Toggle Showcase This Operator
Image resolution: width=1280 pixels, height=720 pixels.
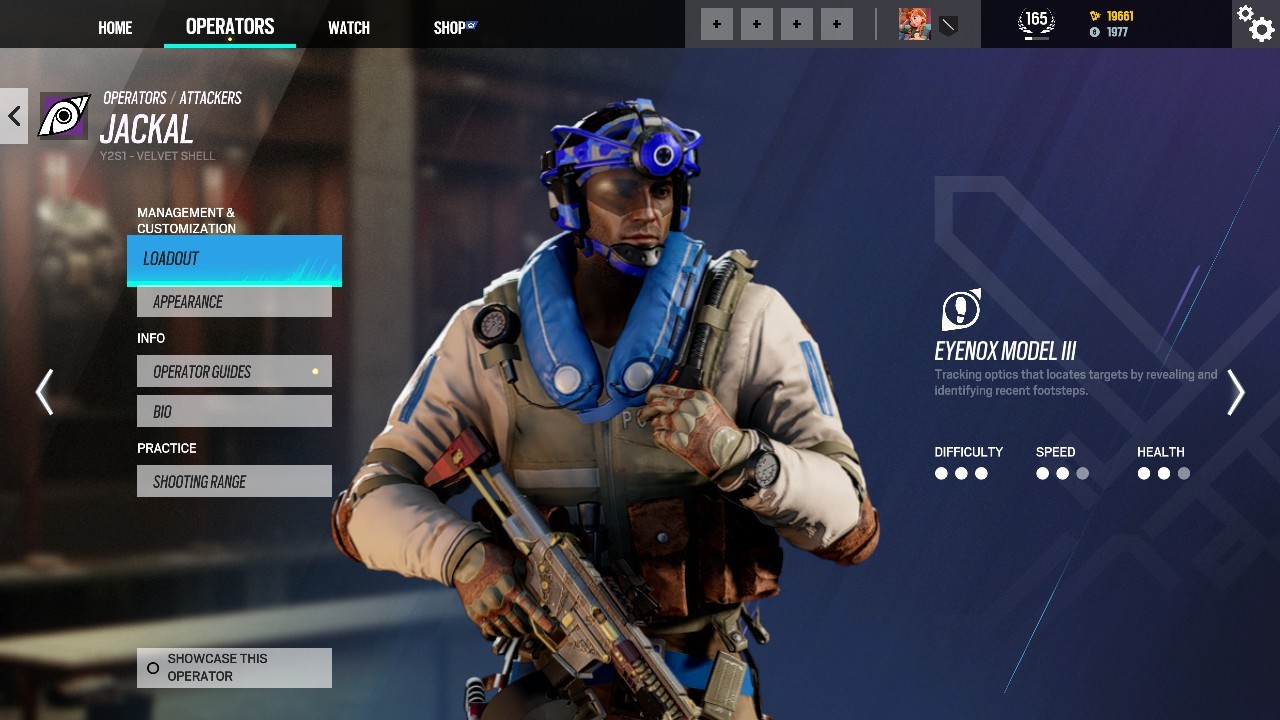coord(234,667)
